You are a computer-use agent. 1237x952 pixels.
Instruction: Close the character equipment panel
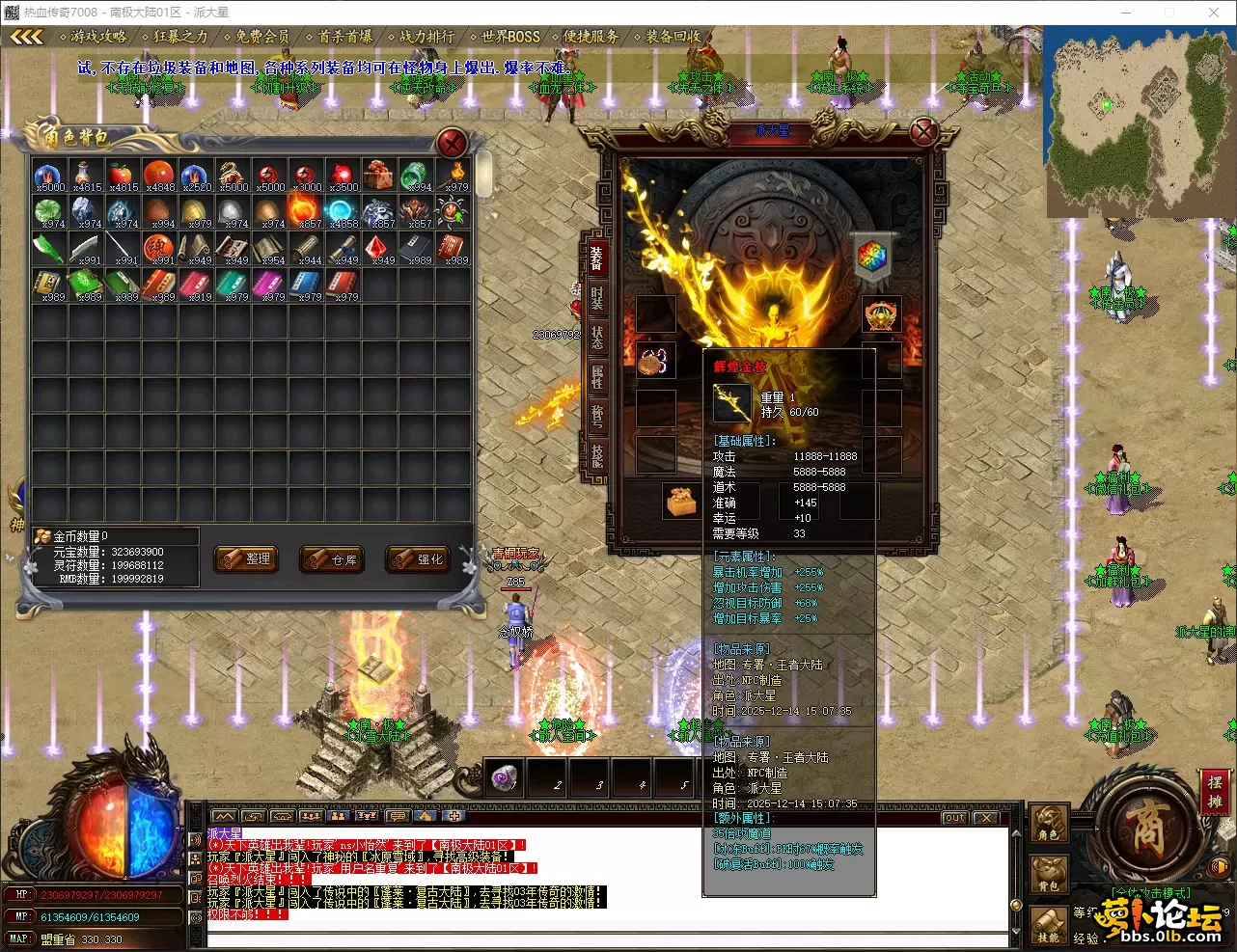[923, 131]
